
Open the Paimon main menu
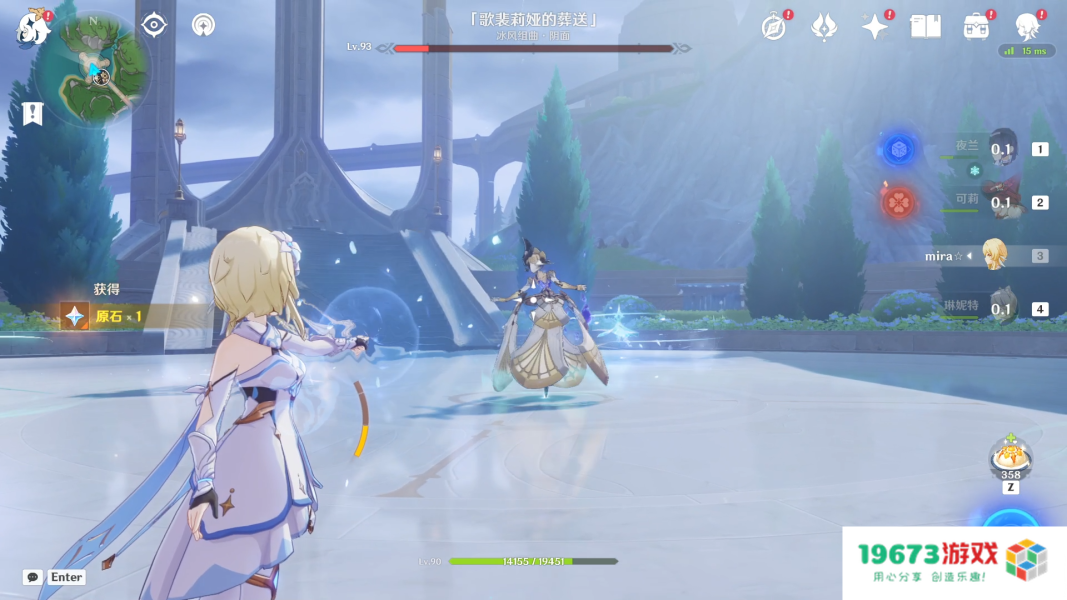point(33,28)
